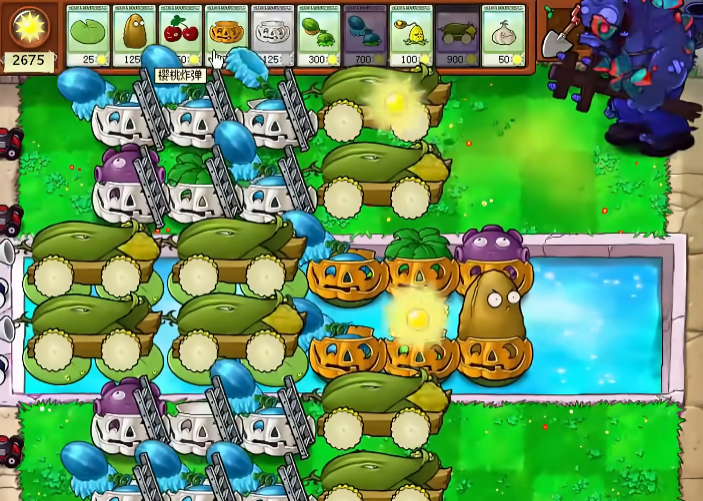Choose the Cherry Bomb seed packet
Viewport: 703px width, 501px height.
(180, 37)
